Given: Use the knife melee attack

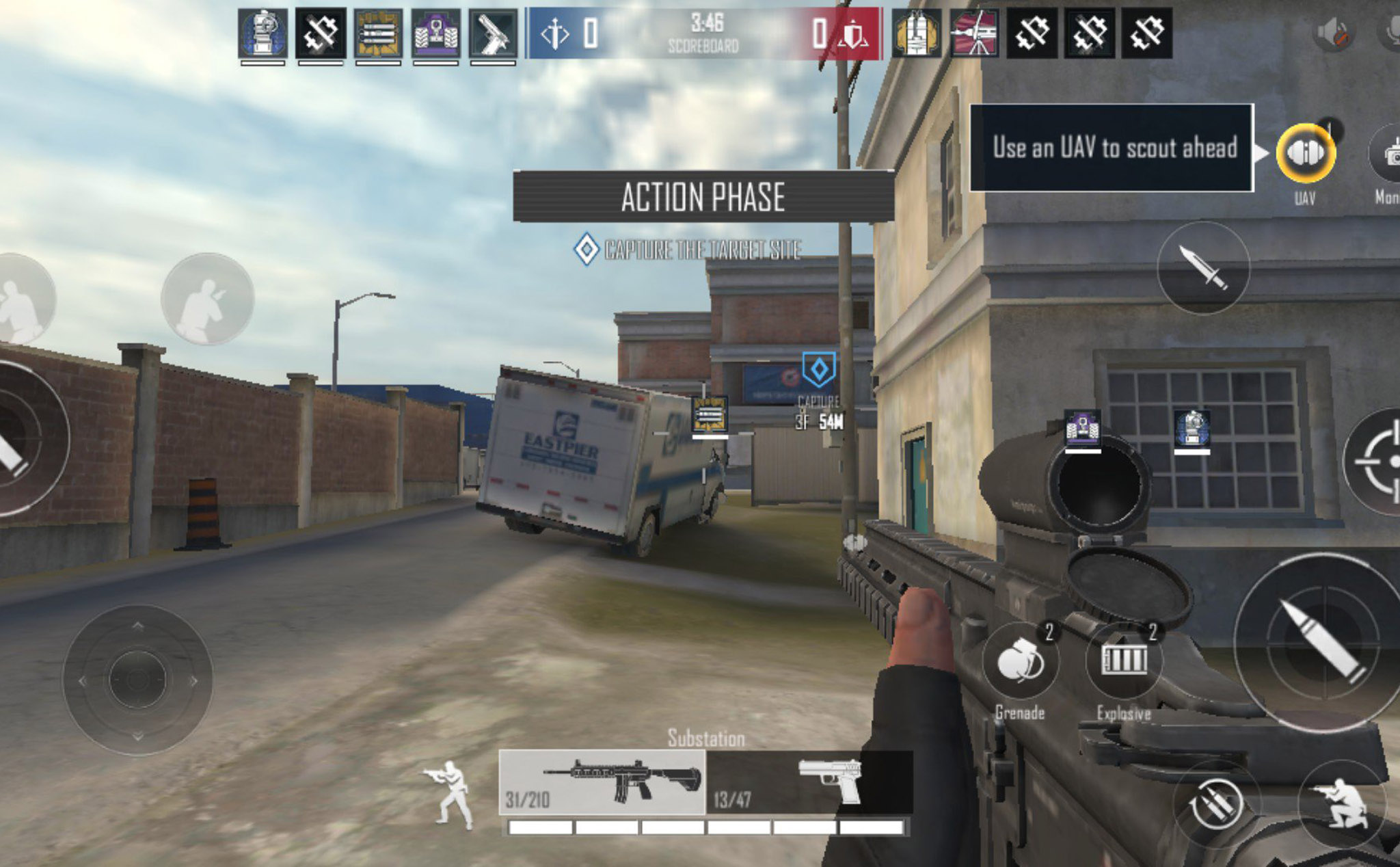Looking at the screenshot, I should (x=1203, y=267).
